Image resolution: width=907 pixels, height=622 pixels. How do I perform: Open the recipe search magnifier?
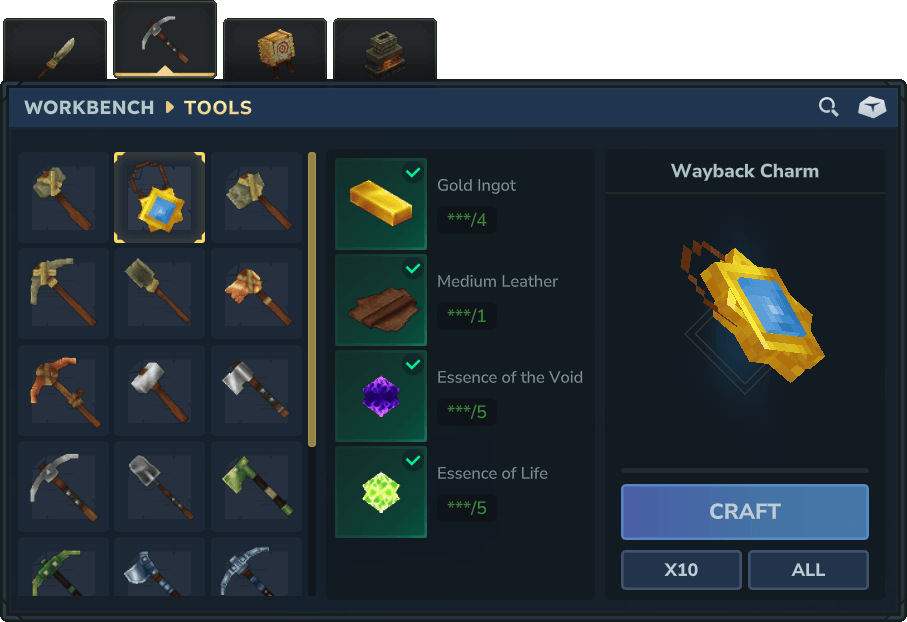coord(828,107)
